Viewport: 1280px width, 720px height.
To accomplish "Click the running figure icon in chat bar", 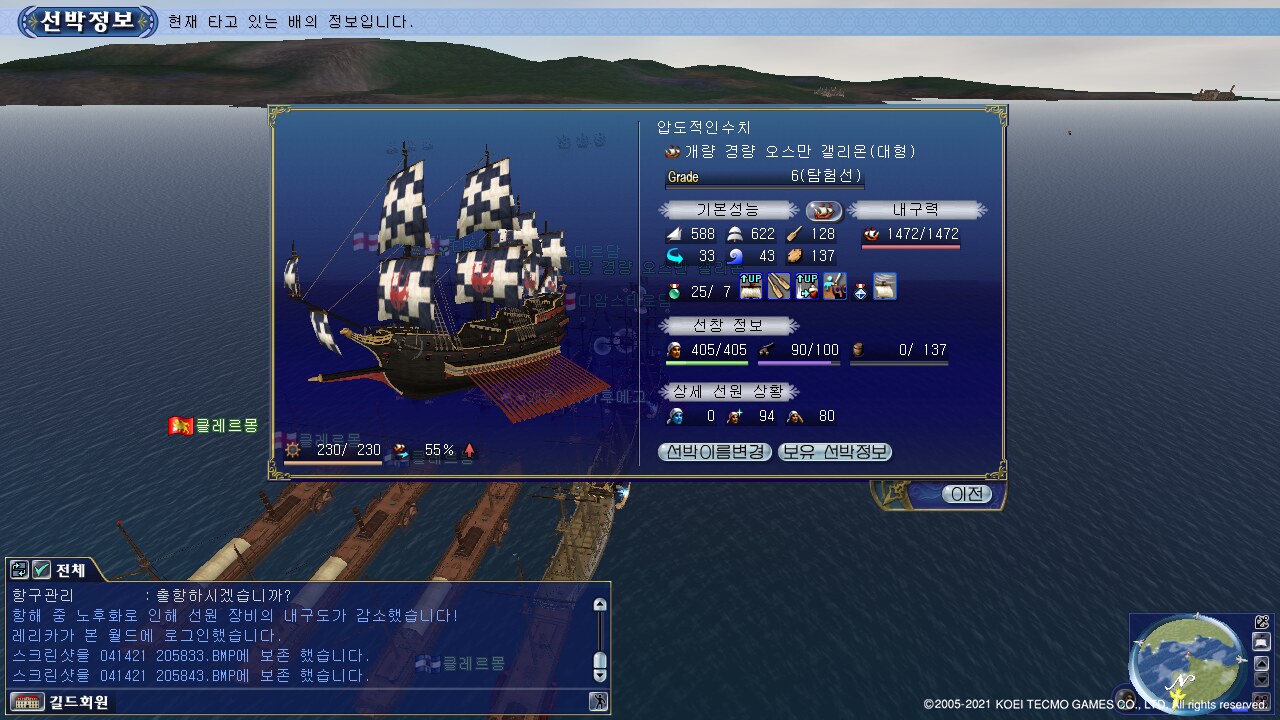I will tap(599, 702).
